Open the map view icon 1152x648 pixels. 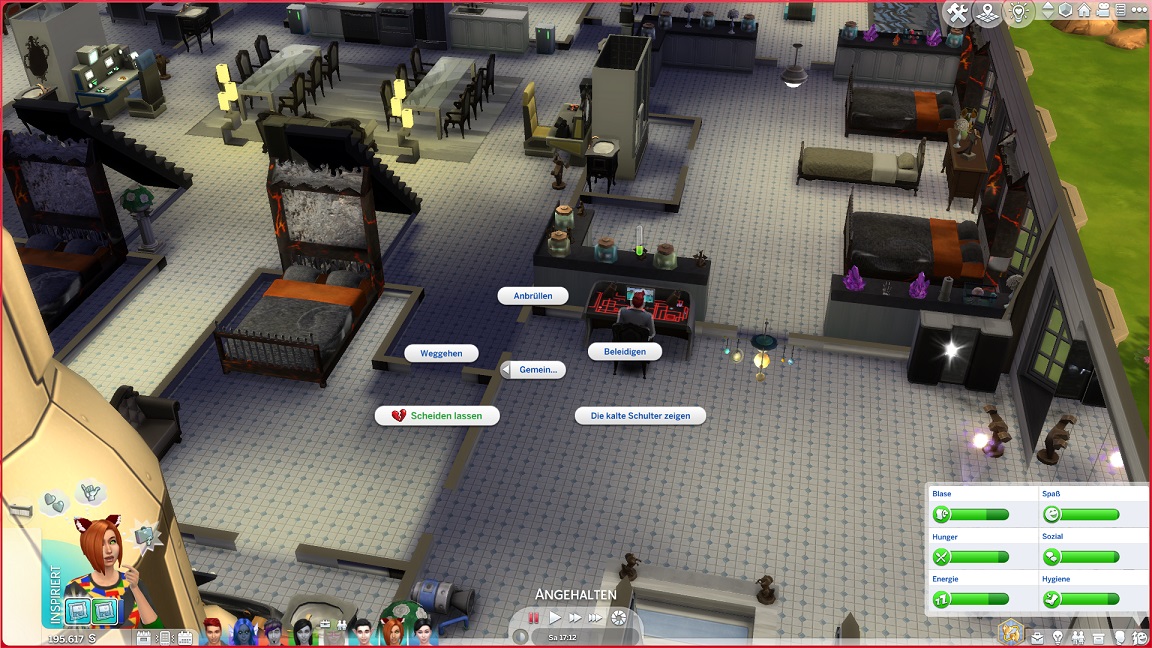tap(989, 13)
